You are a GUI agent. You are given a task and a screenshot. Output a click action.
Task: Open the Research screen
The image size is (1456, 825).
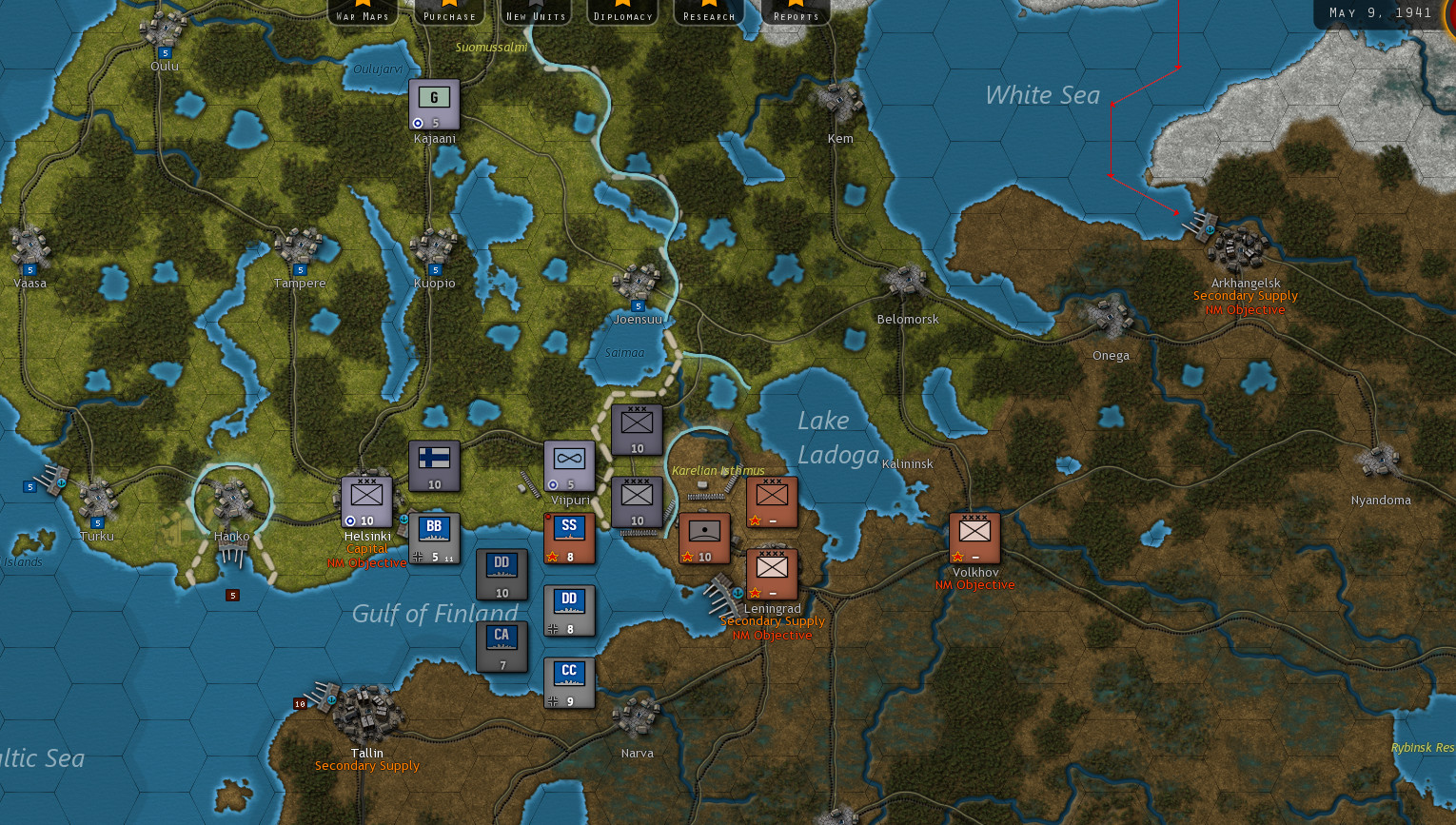(x=708, y=13)
